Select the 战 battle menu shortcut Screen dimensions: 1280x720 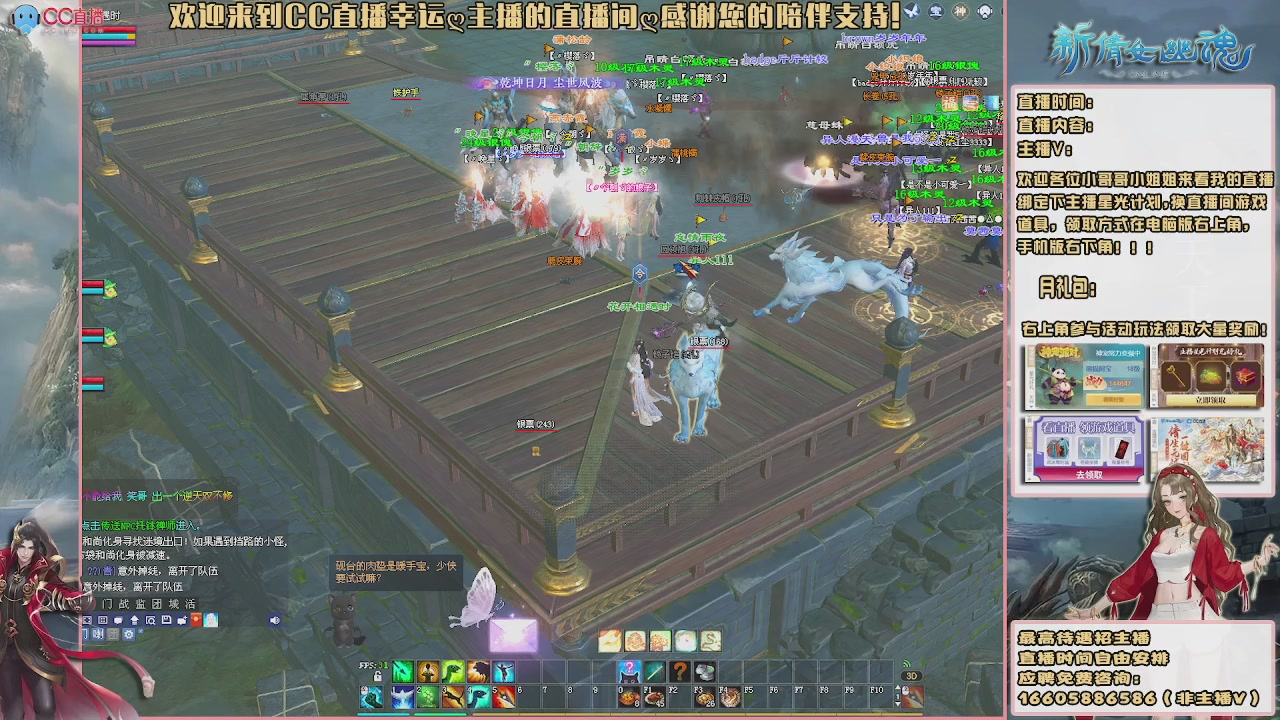pyautogui.click(x=122, y=604)
